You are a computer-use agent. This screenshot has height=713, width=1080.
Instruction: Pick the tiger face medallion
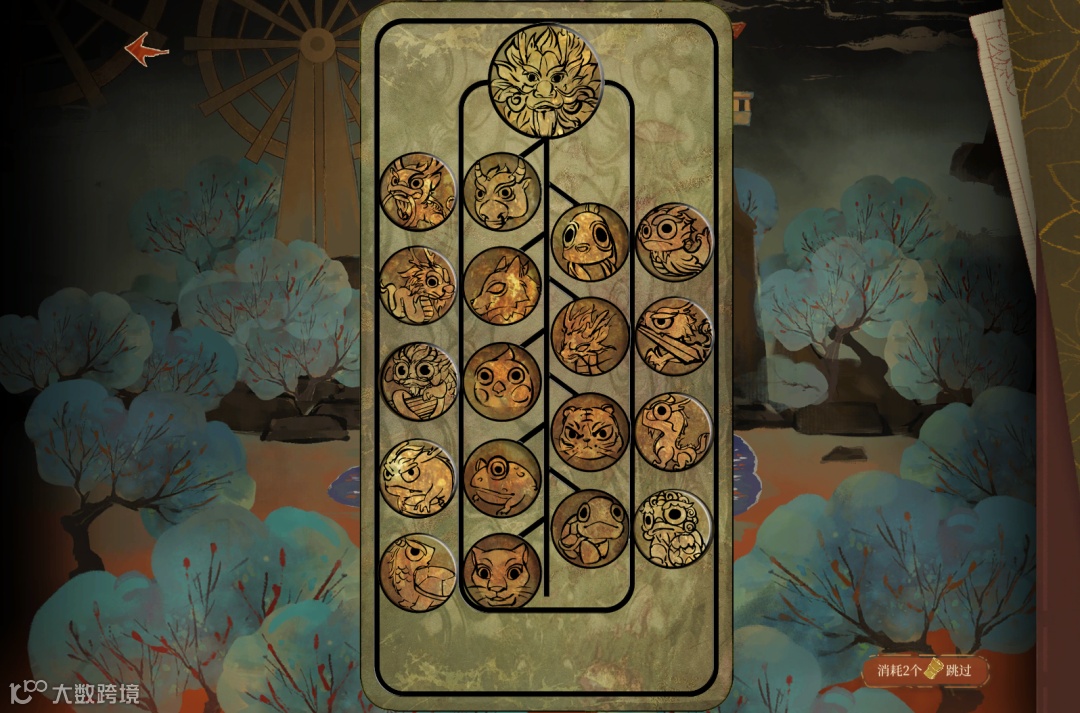(x=590, y=432)
